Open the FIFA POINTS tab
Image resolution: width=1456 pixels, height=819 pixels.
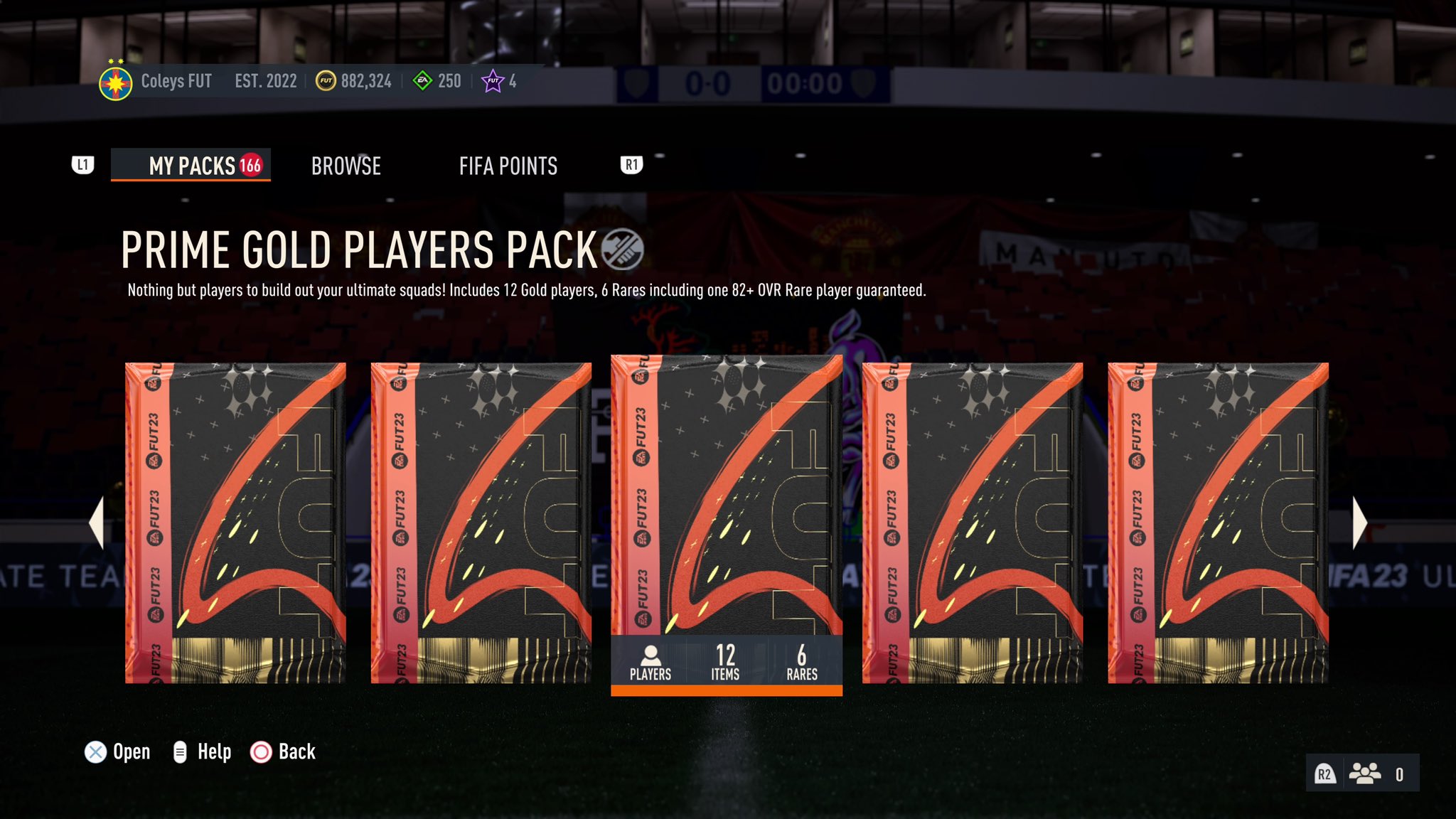click(x=509, y=166)
